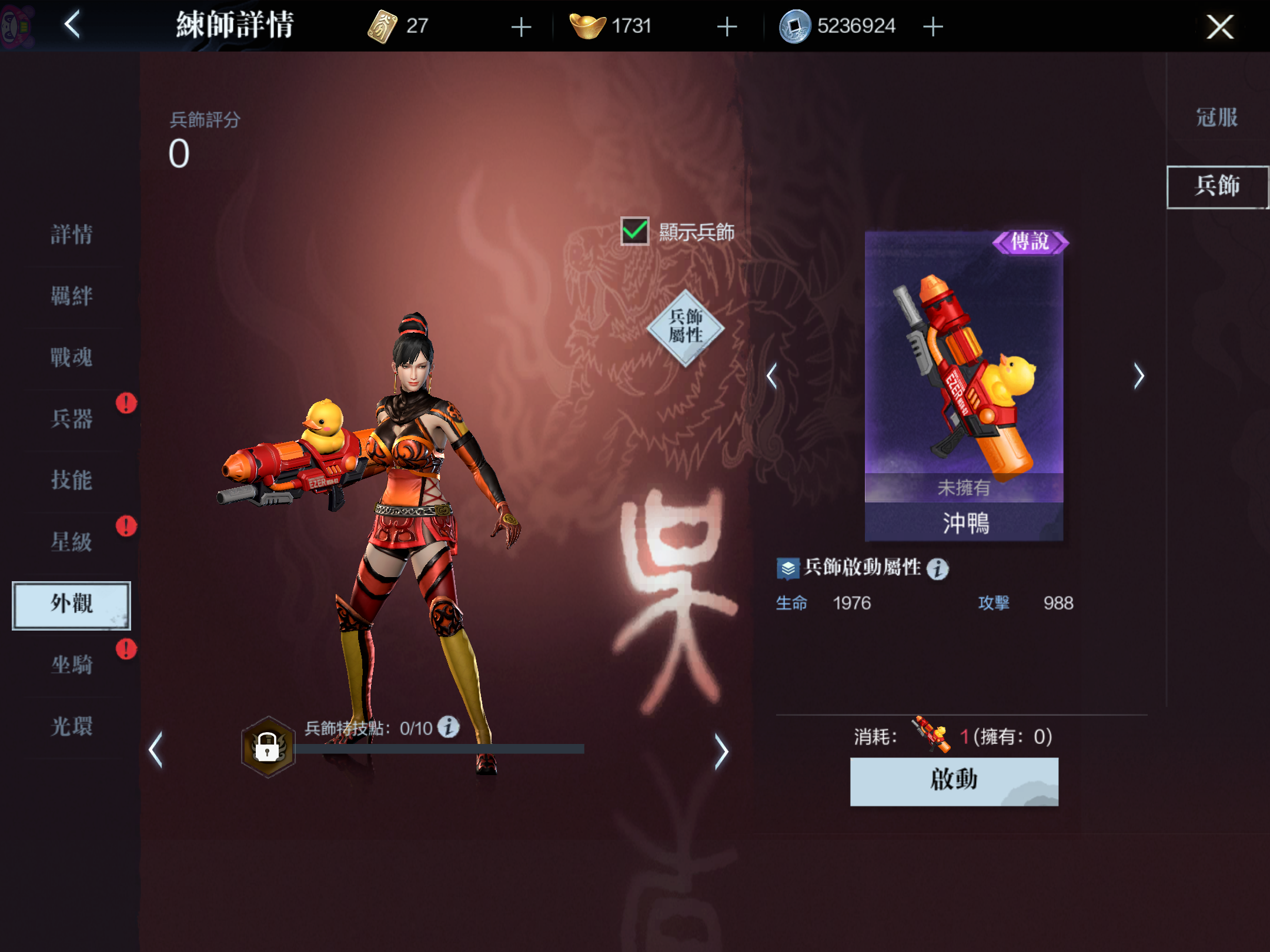Viewport: 1270px width, 952px height.
Task: Add more gold ingots with the plus button
Action: click(727, 26)
